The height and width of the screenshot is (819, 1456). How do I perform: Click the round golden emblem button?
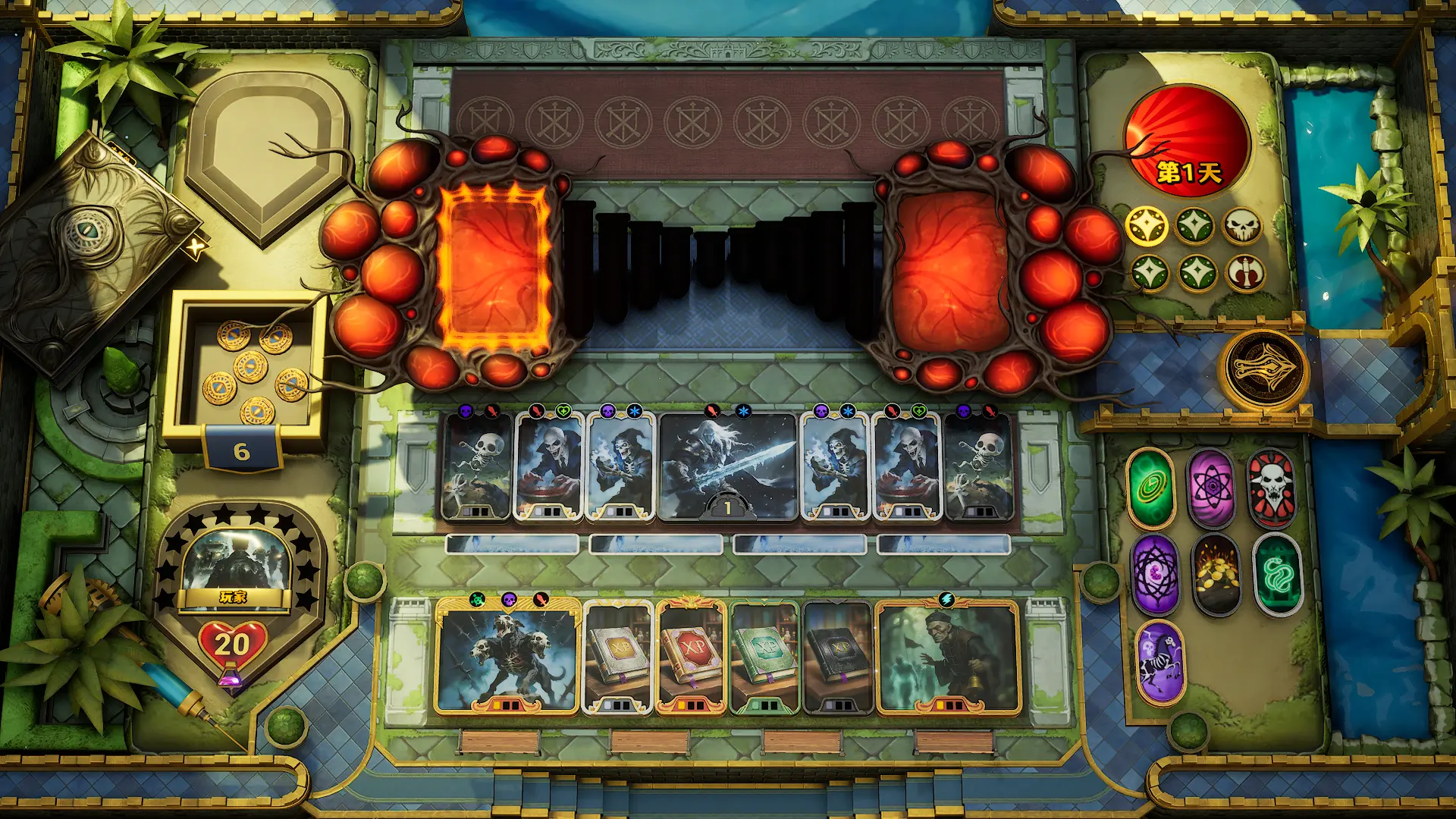coord(1264,369)
